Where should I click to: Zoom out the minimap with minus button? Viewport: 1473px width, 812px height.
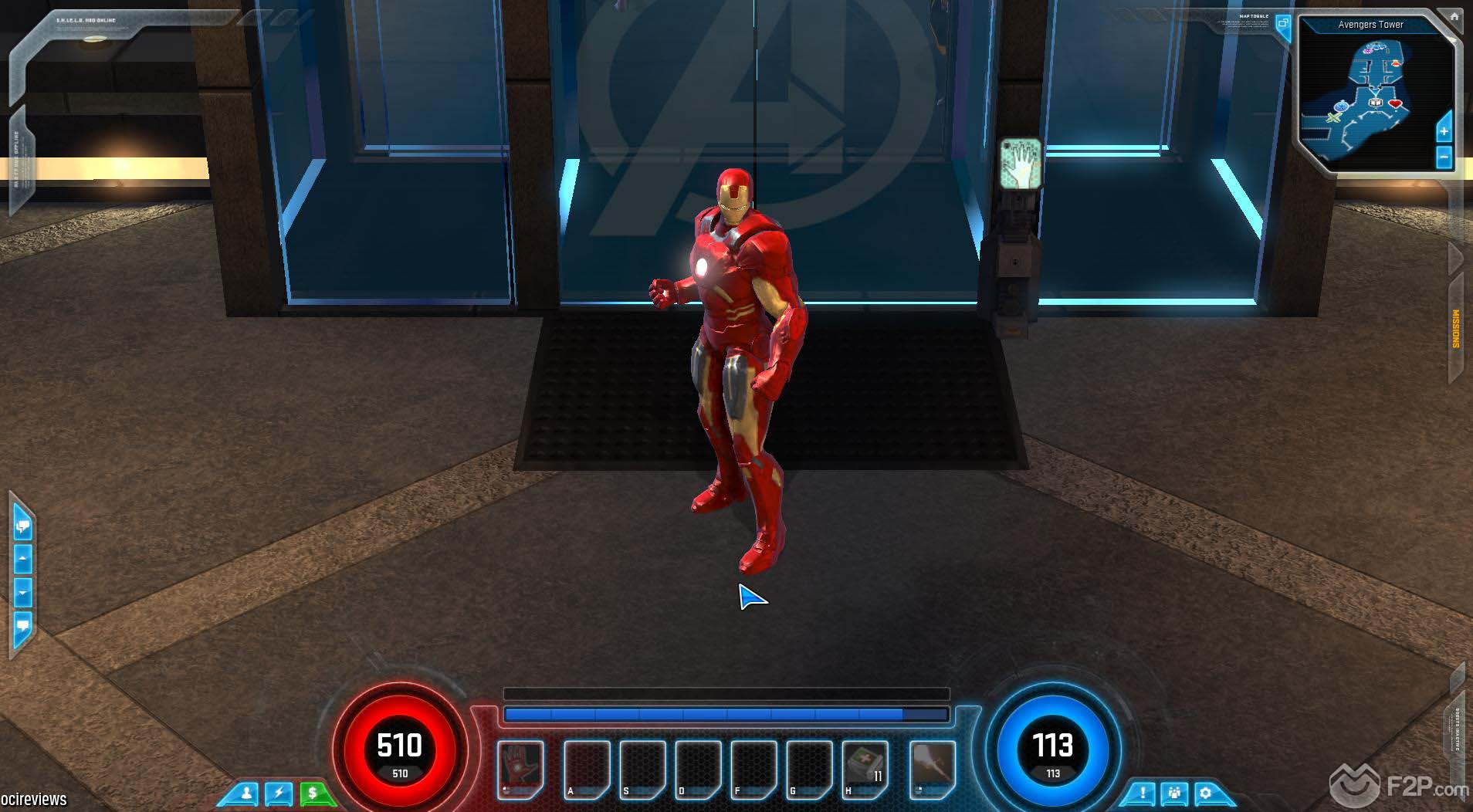coord(1444,157)
